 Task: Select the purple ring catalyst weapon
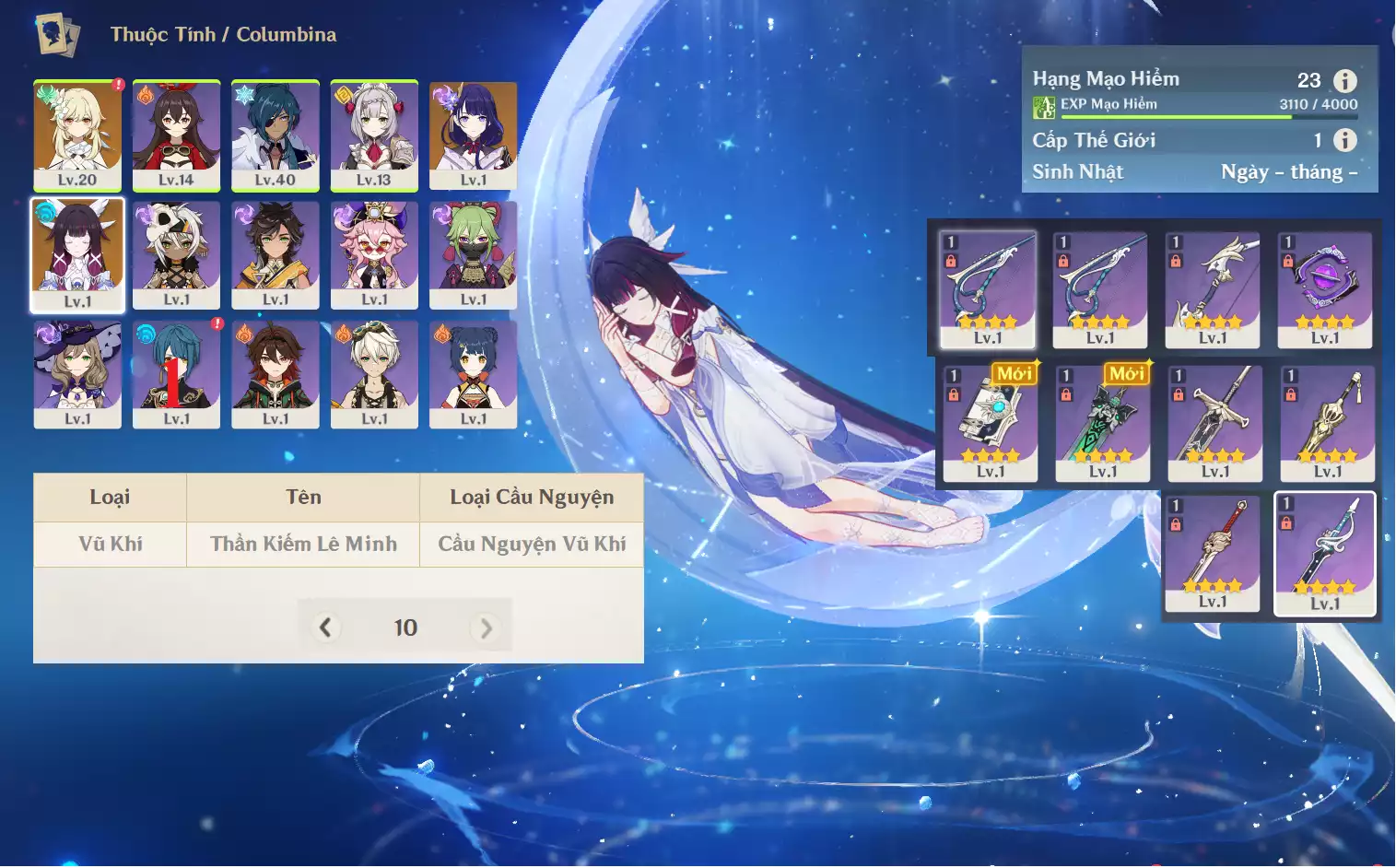point(1325,288)
